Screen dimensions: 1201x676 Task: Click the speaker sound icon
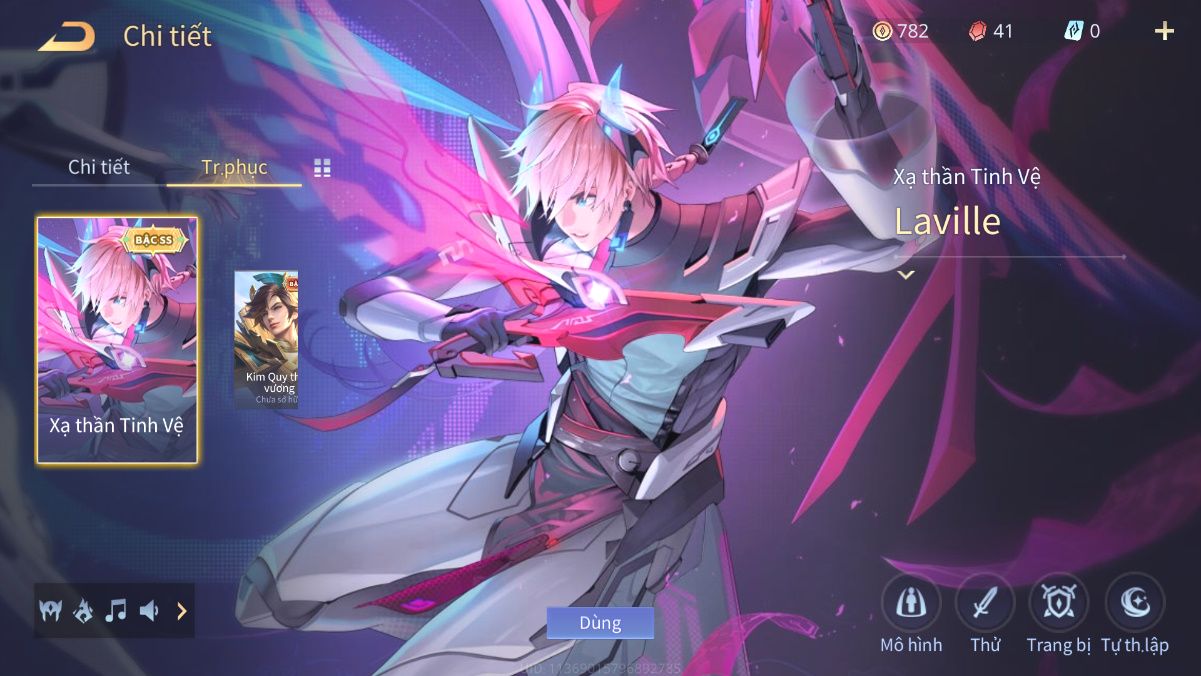coord(149,610)
